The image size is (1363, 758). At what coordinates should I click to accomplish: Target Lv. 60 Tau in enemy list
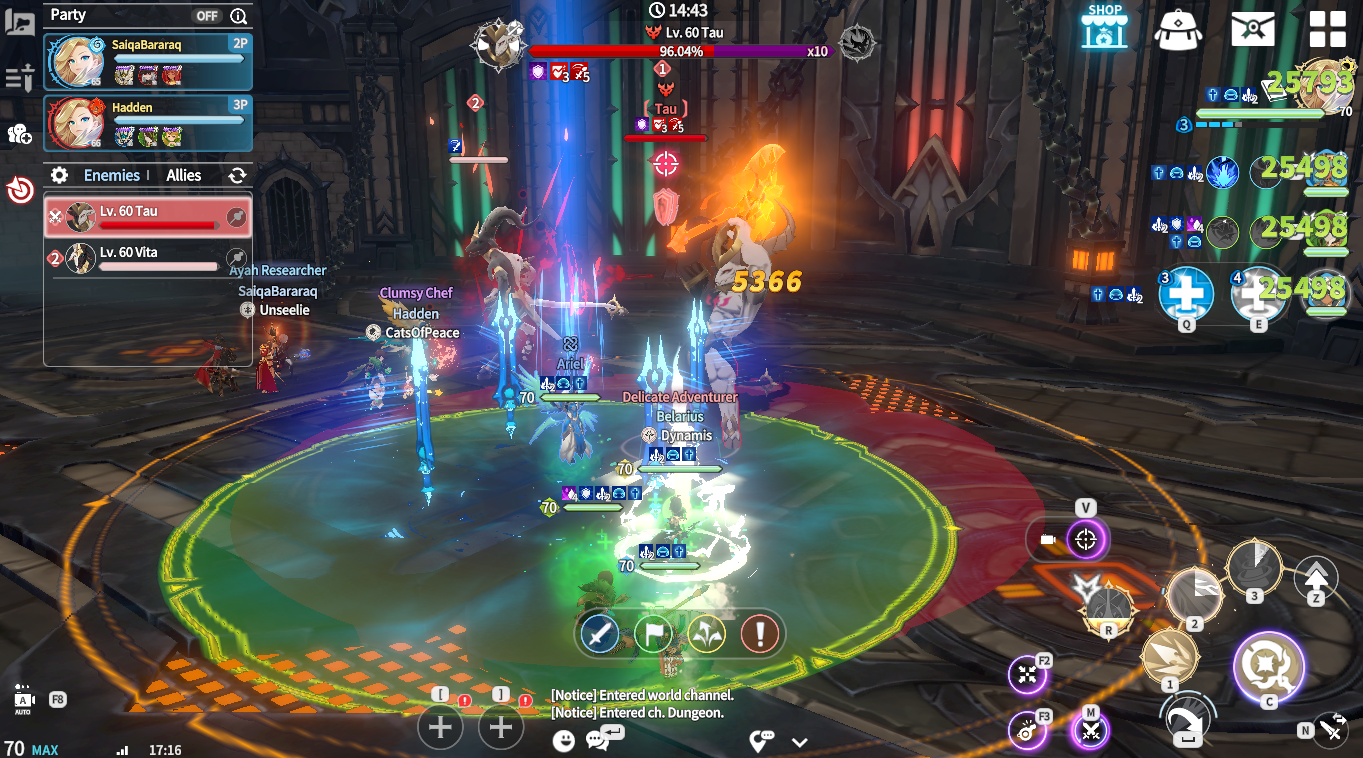(x=148, y=217)
